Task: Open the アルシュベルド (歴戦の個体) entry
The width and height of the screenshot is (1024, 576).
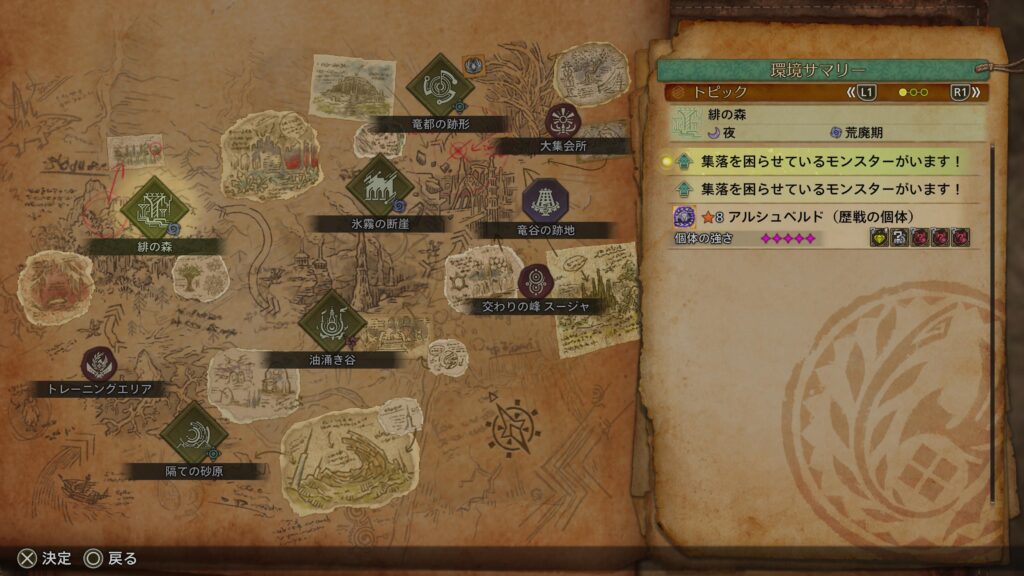Action: coord(822,216)
